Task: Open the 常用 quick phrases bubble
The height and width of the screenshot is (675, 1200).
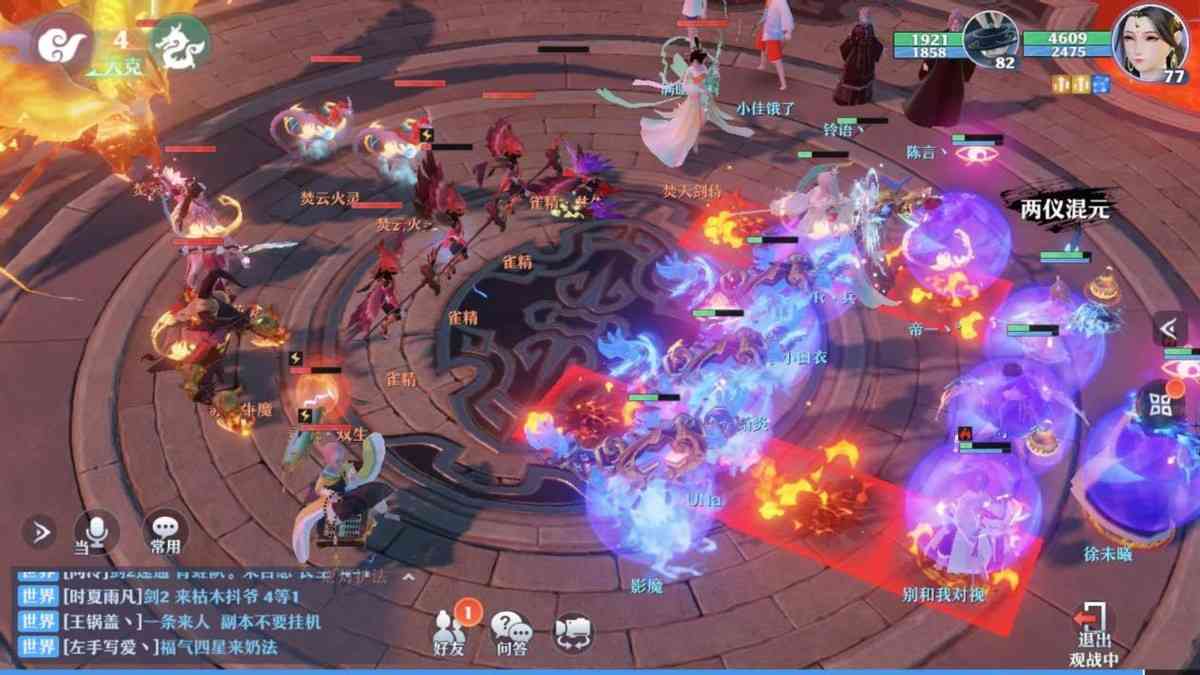Action: (165, 531)
